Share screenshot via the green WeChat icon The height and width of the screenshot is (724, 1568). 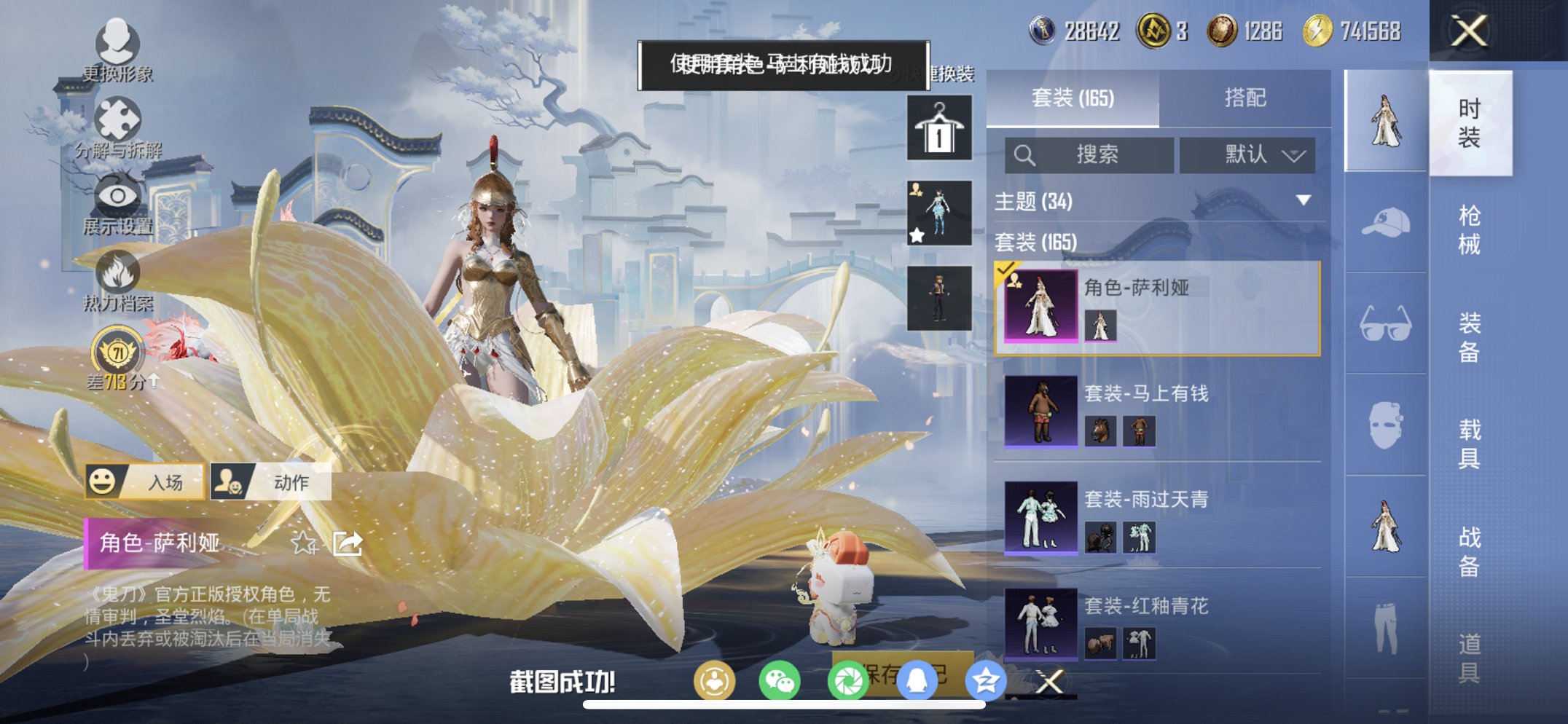[779, 682]
